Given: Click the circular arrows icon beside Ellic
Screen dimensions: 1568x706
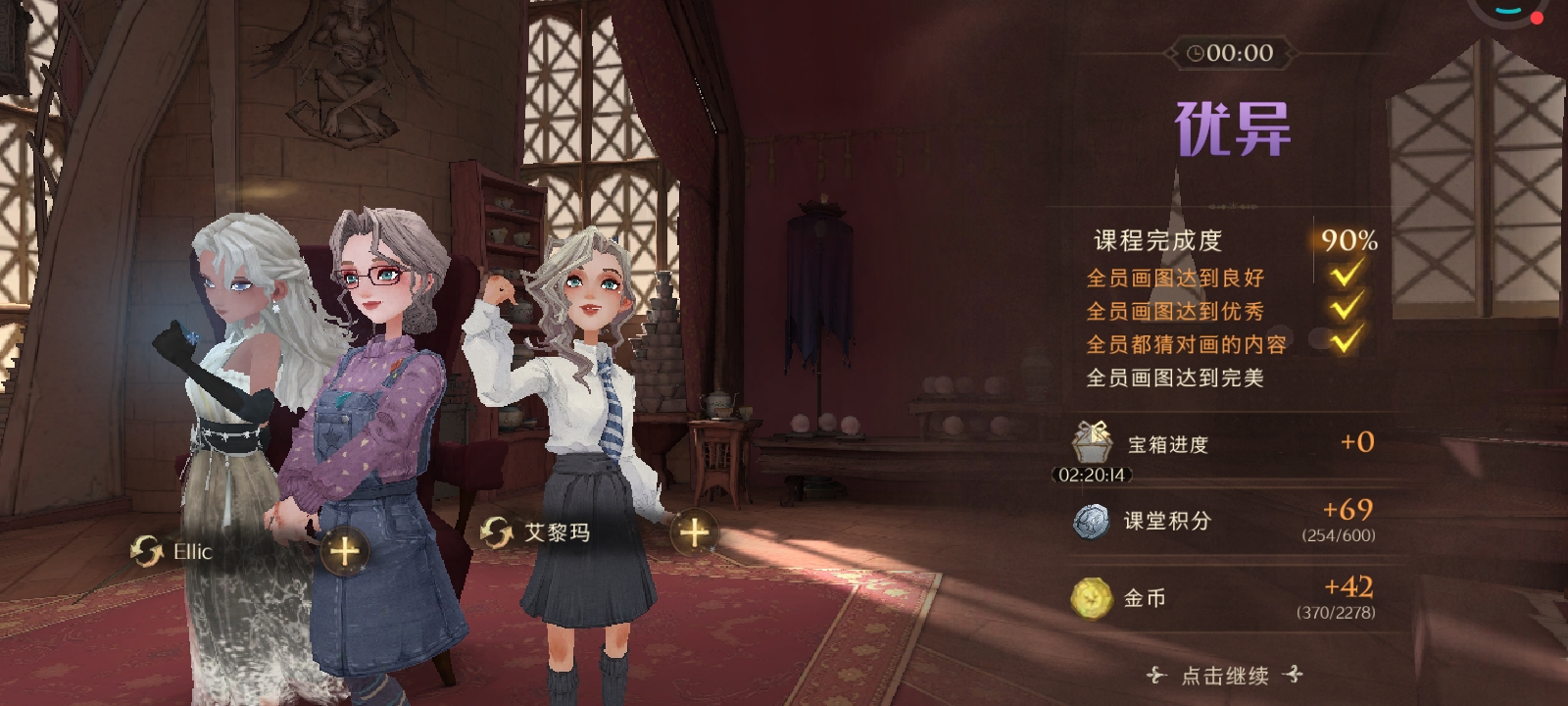Looking at the screenshot, I should pos(147,551).
